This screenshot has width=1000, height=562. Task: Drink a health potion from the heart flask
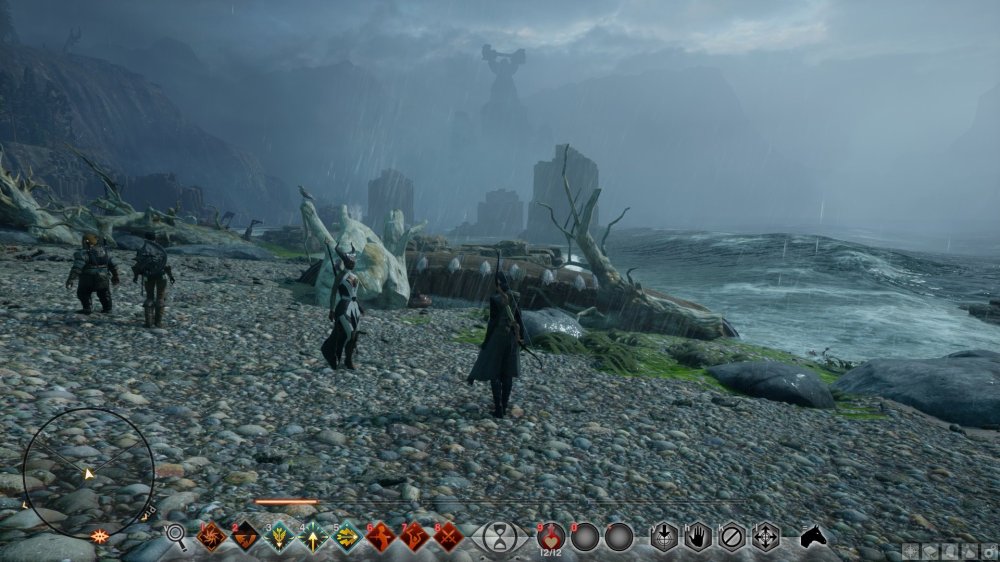click(x=551, y=537)
